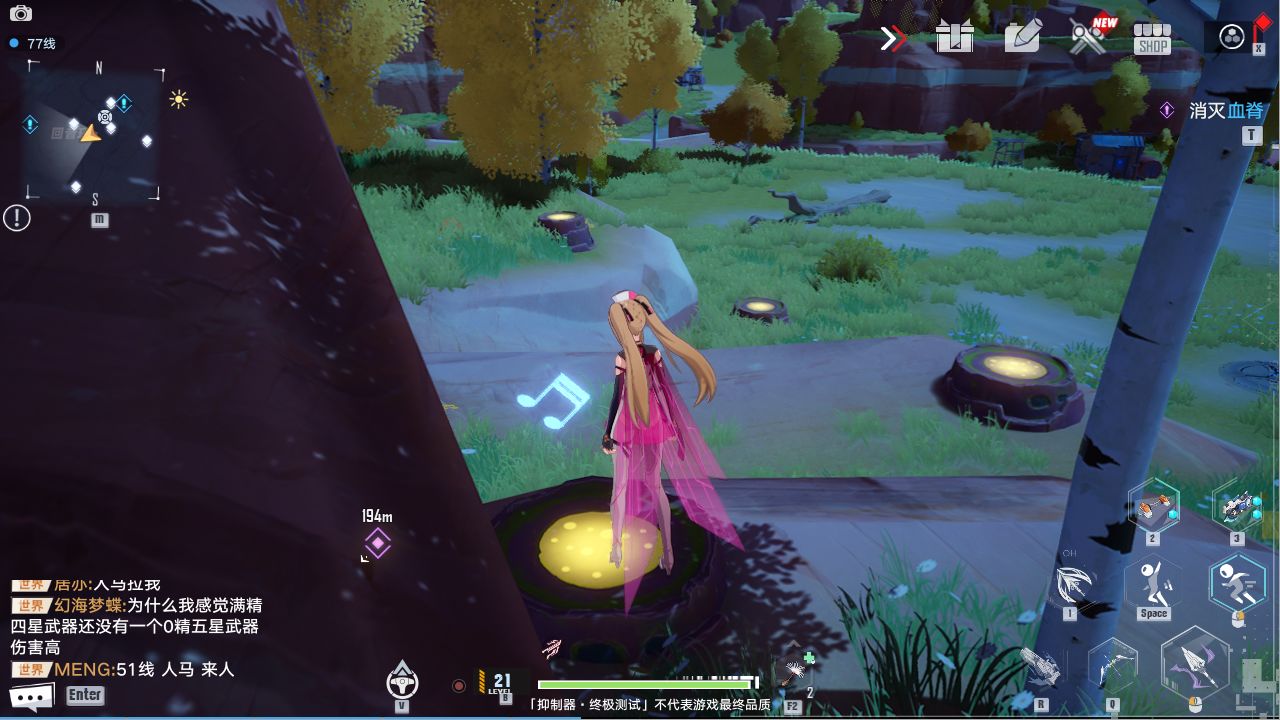Click the three-hexagon menu icon
The height and width of the screenshot is (720, 1280).
coord(1232,37)
